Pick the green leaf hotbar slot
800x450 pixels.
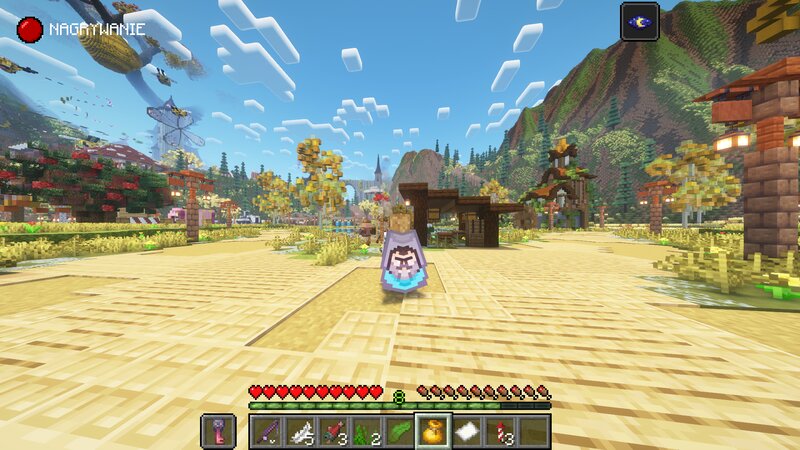click(400, 431)
